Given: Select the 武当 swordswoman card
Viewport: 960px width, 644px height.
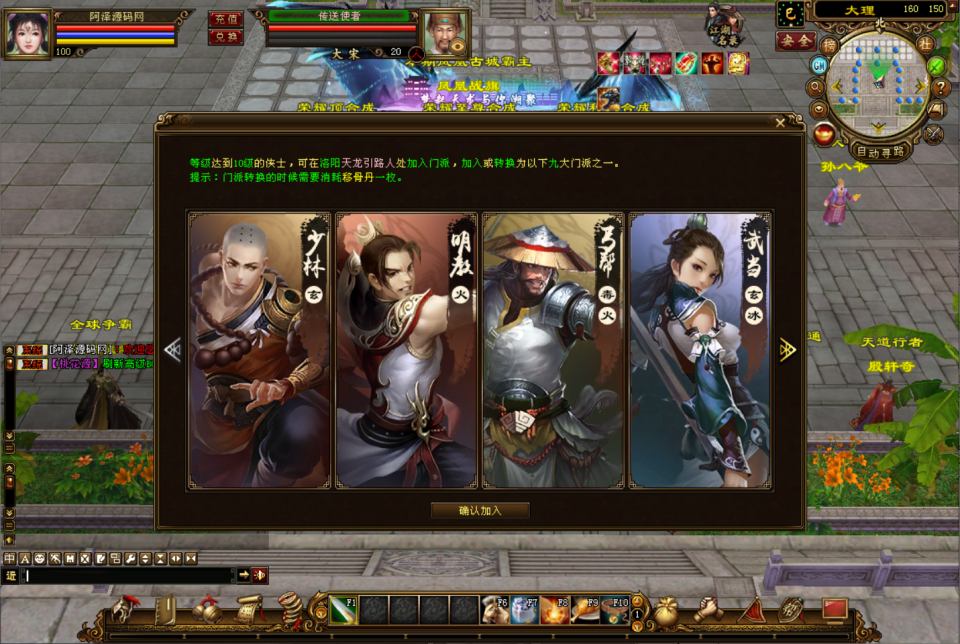Looking at the screenshot, I should point(699,350).
